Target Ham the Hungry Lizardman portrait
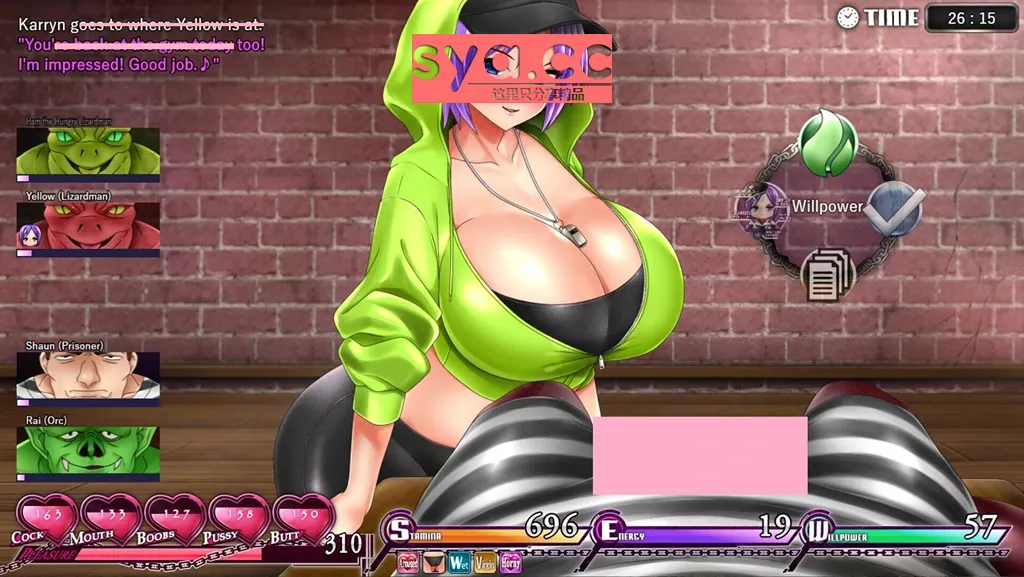This screenshot has width=1024, height=577. [x=88, y=151]
